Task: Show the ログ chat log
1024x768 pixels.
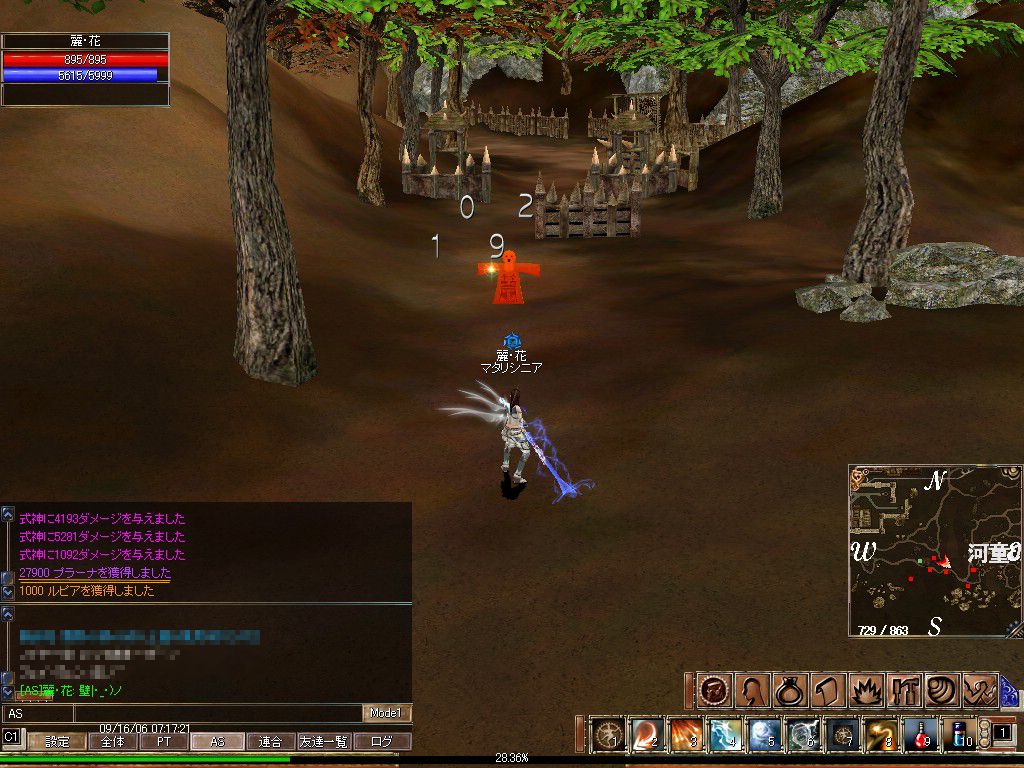Action: [382, 742]
